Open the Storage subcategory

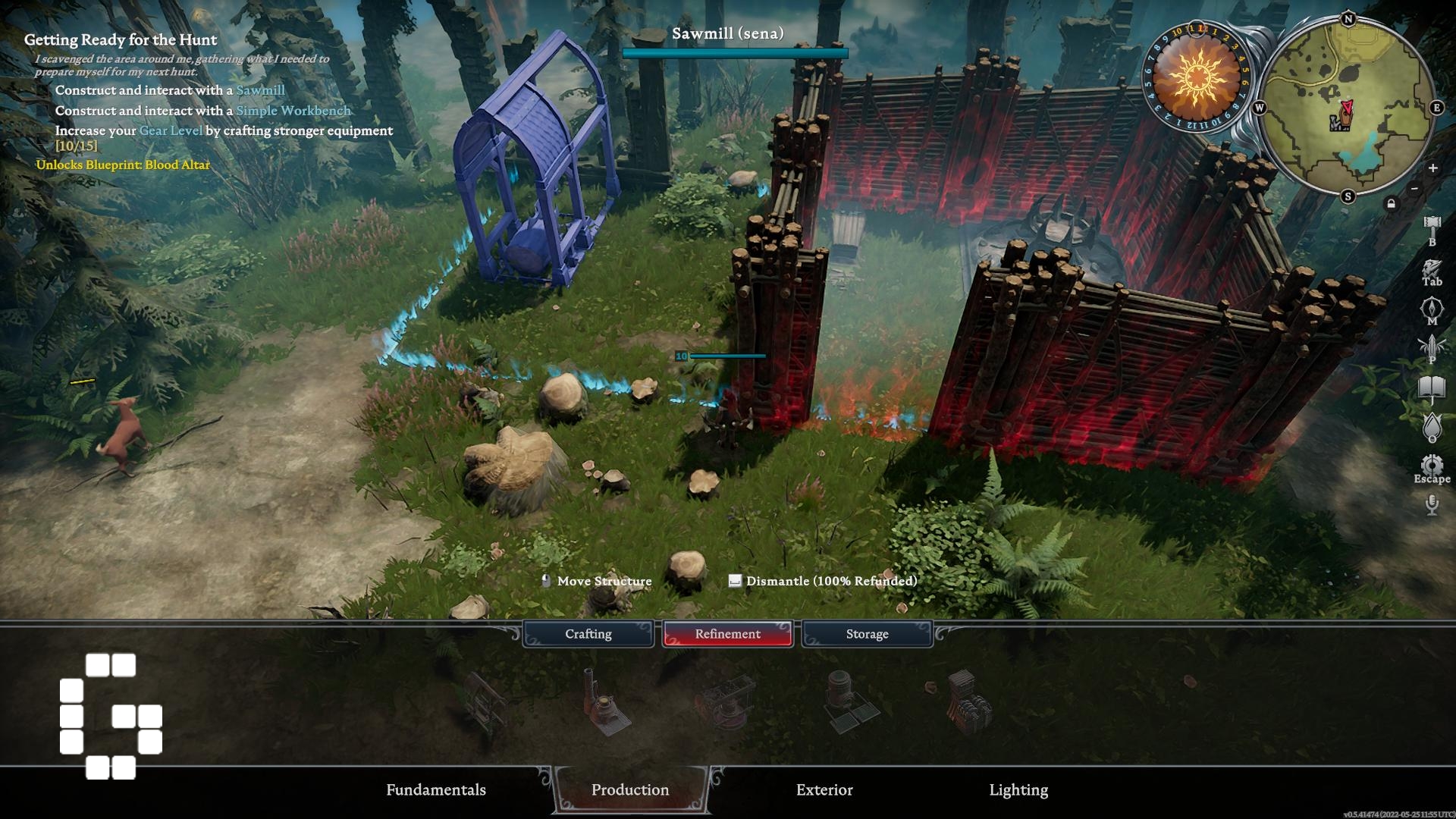coord(867,634)
